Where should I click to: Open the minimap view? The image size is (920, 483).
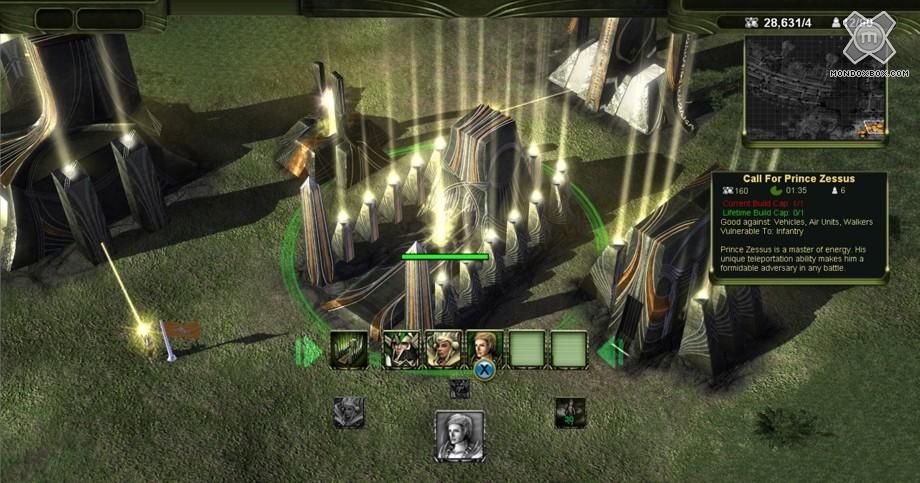(x=814, y=88)
